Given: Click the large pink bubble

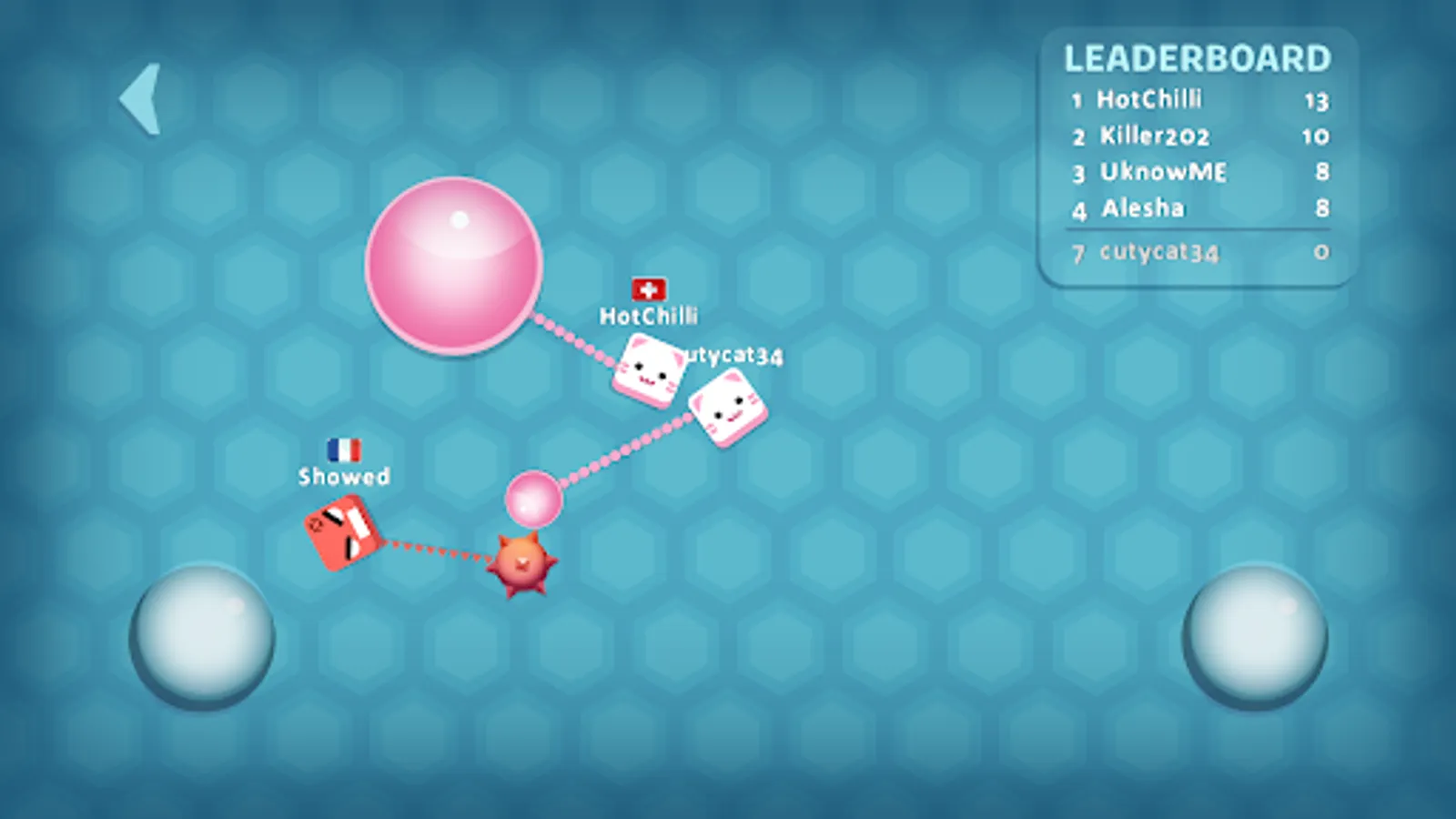Looking at the screenshot, I should 453,264.
